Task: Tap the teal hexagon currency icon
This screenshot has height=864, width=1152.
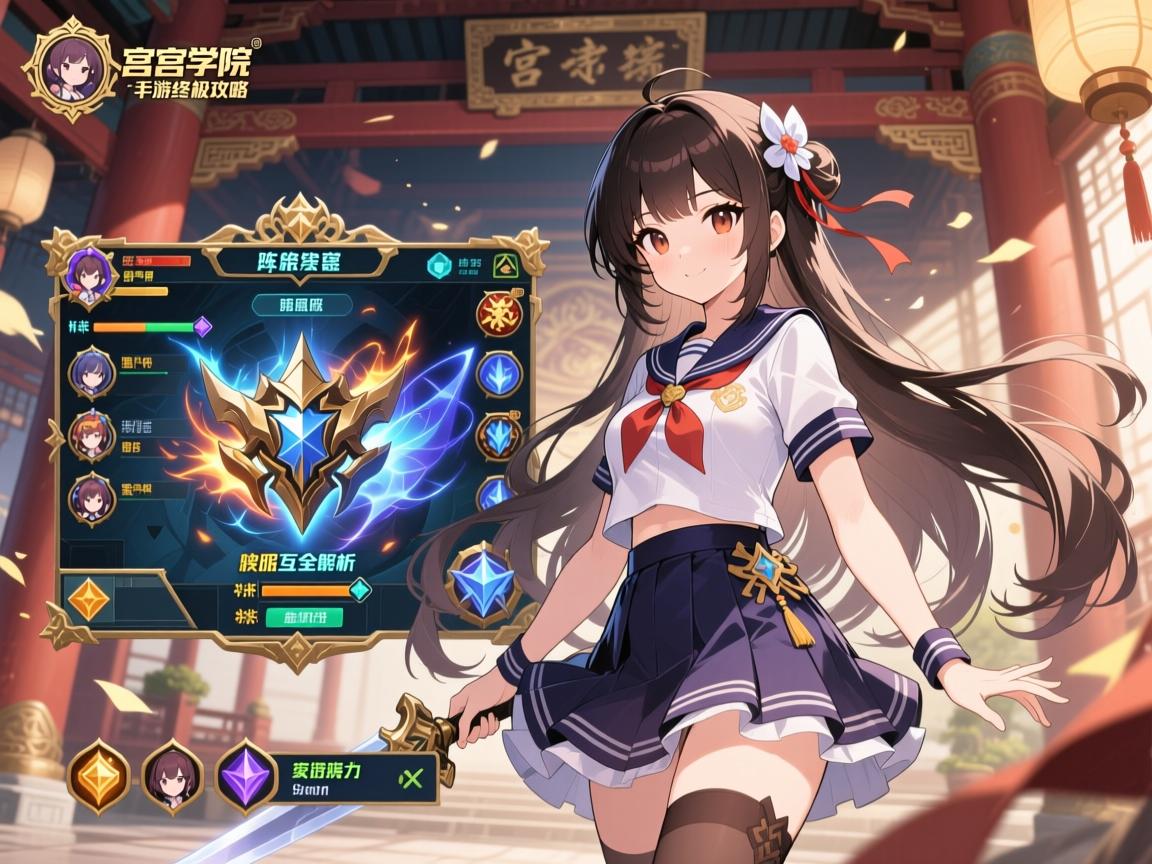Action: (x=438, y=266)
